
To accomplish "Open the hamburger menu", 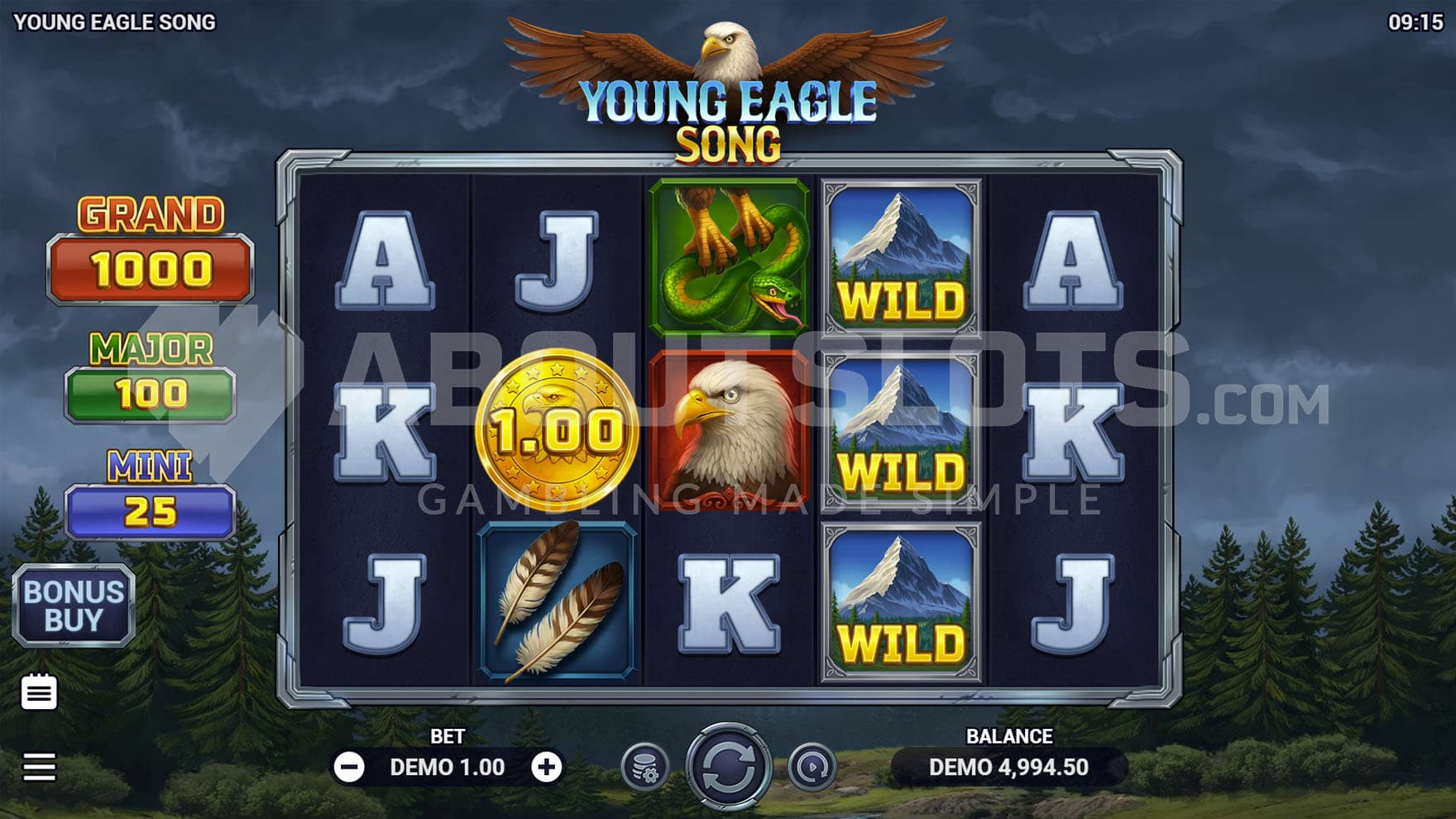I will click(39, 767).
